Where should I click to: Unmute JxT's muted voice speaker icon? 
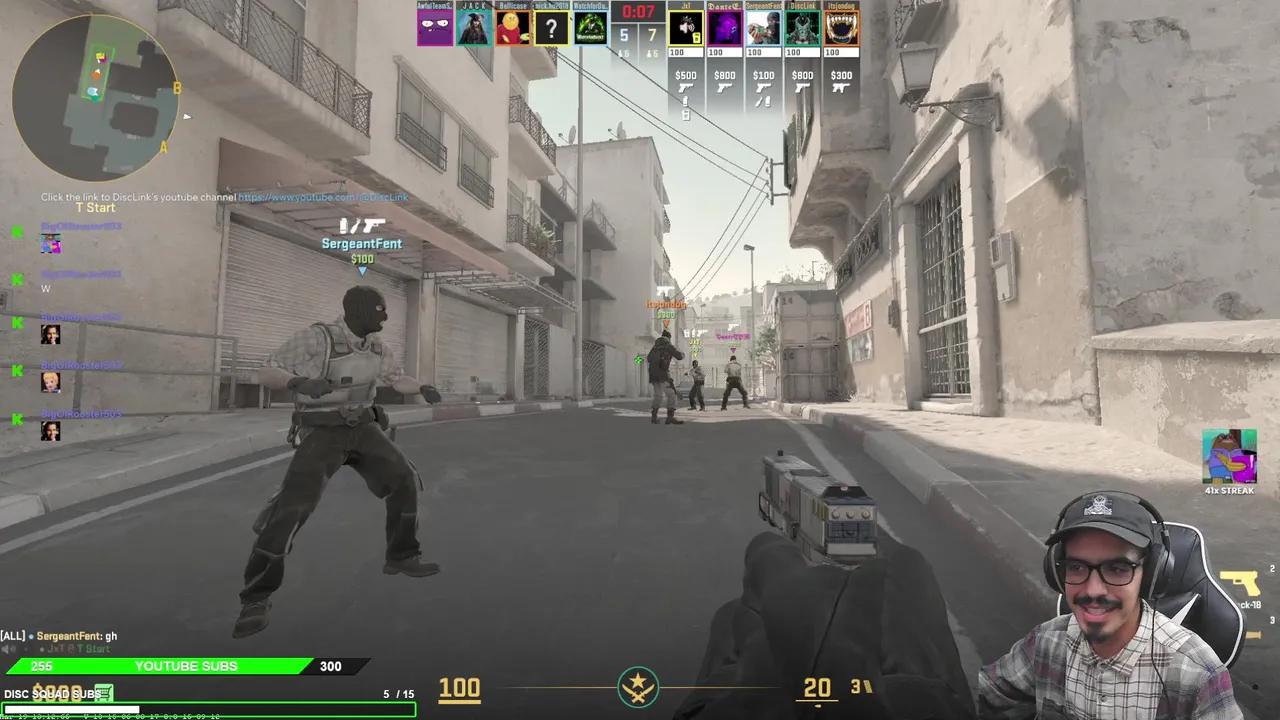click(x=684, y=27)
